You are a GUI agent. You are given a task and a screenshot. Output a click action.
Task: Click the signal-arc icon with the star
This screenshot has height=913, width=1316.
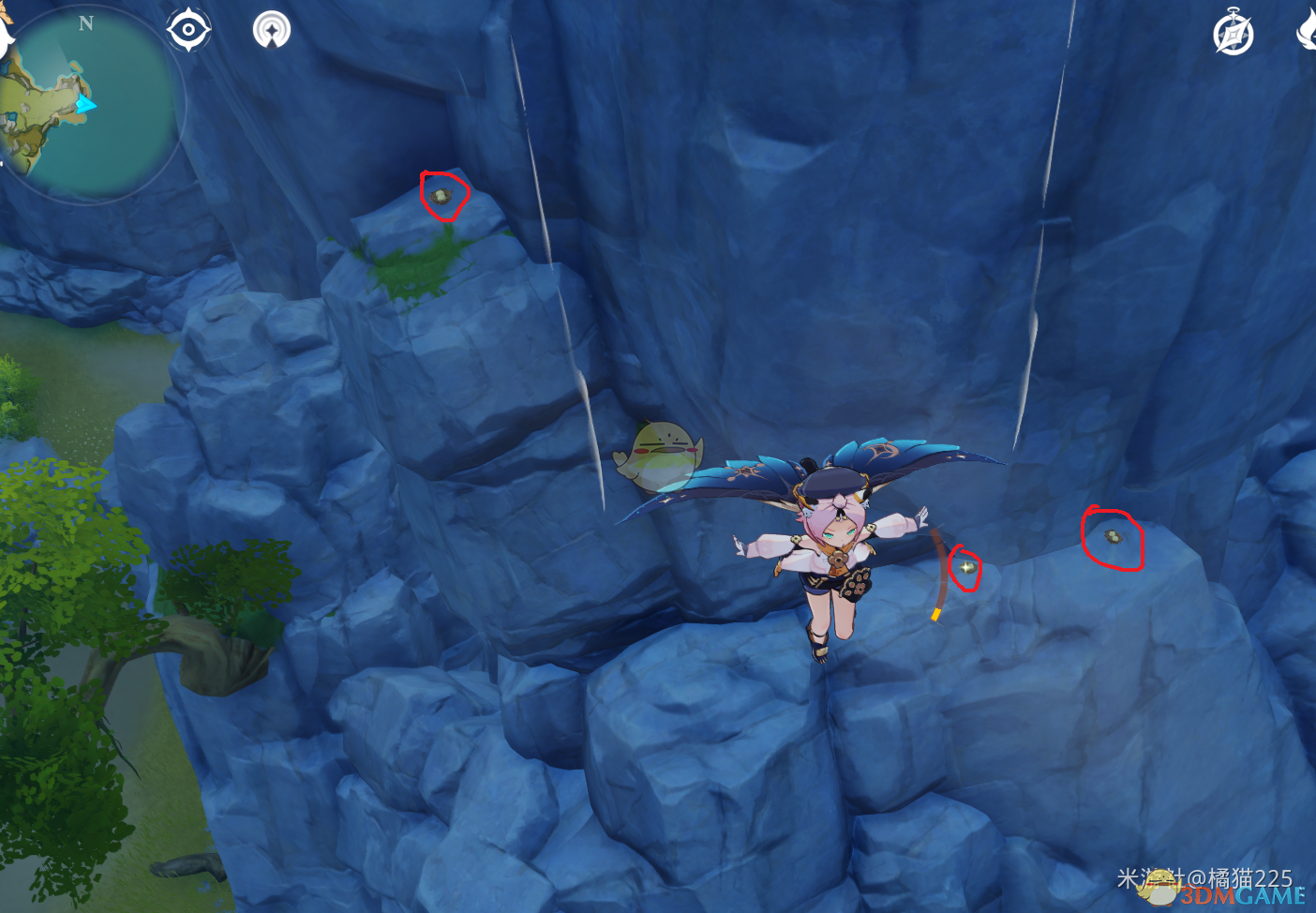(x=272, y=30)
